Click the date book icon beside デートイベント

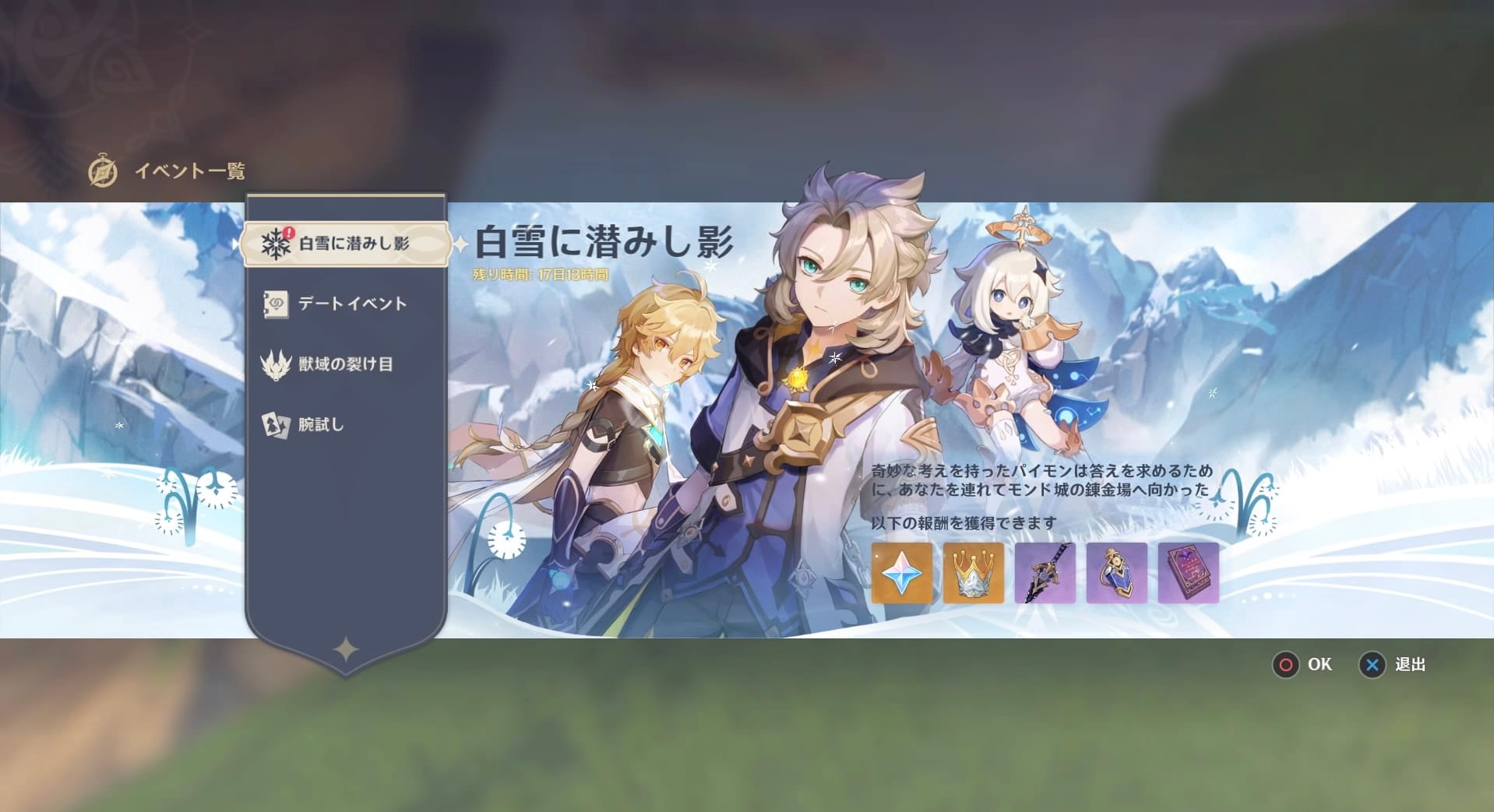274,304
